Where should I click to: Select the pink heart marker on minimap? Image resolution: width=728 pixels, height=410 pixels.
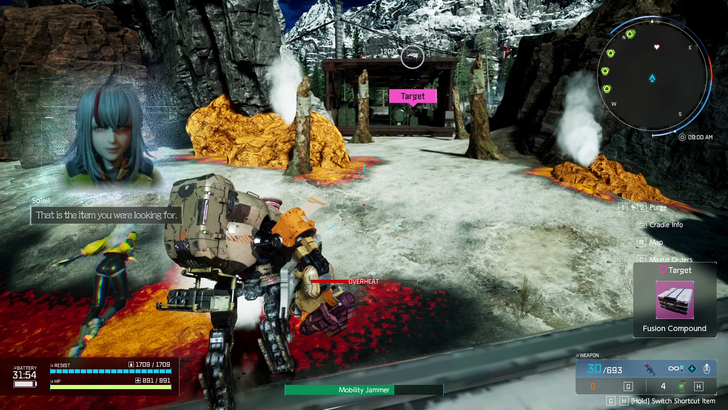(x=655, y=47)
